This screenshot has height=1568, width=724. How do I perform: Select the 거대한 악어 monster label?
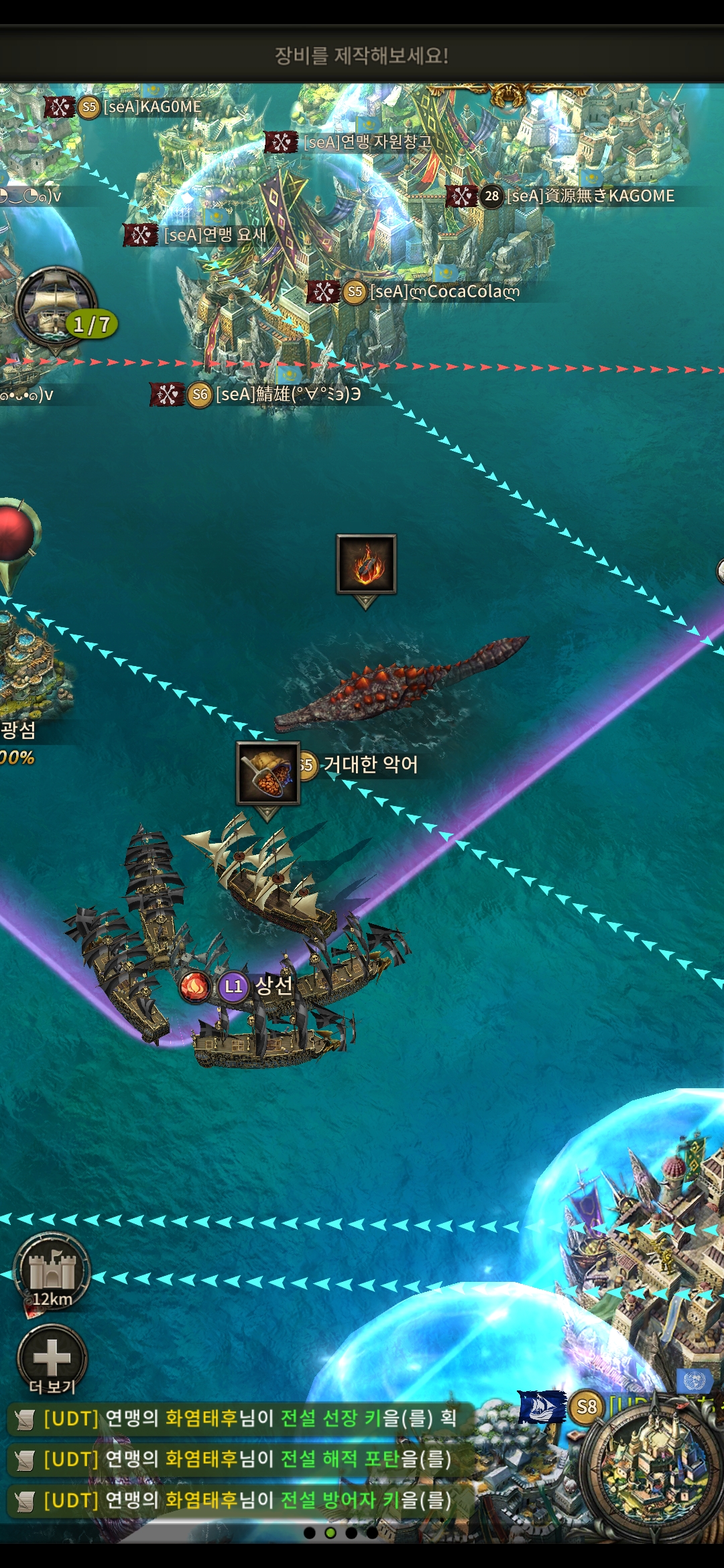pos(370,765)
